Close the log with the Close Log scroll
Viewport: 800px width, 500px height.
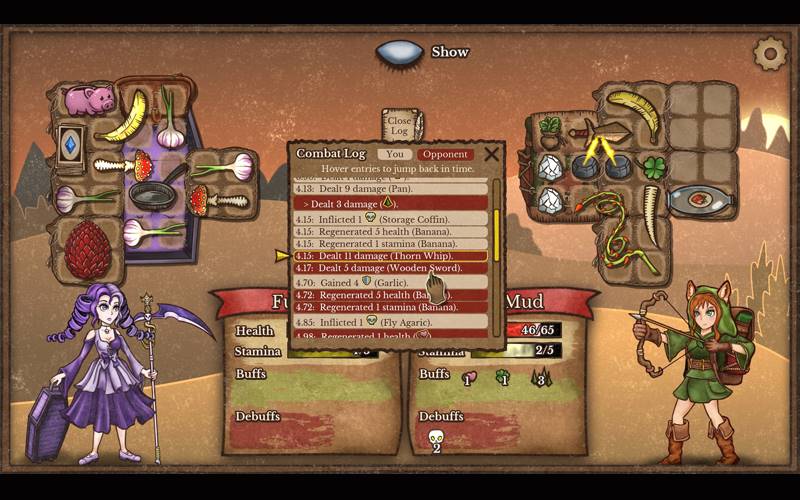coord(399,126)
